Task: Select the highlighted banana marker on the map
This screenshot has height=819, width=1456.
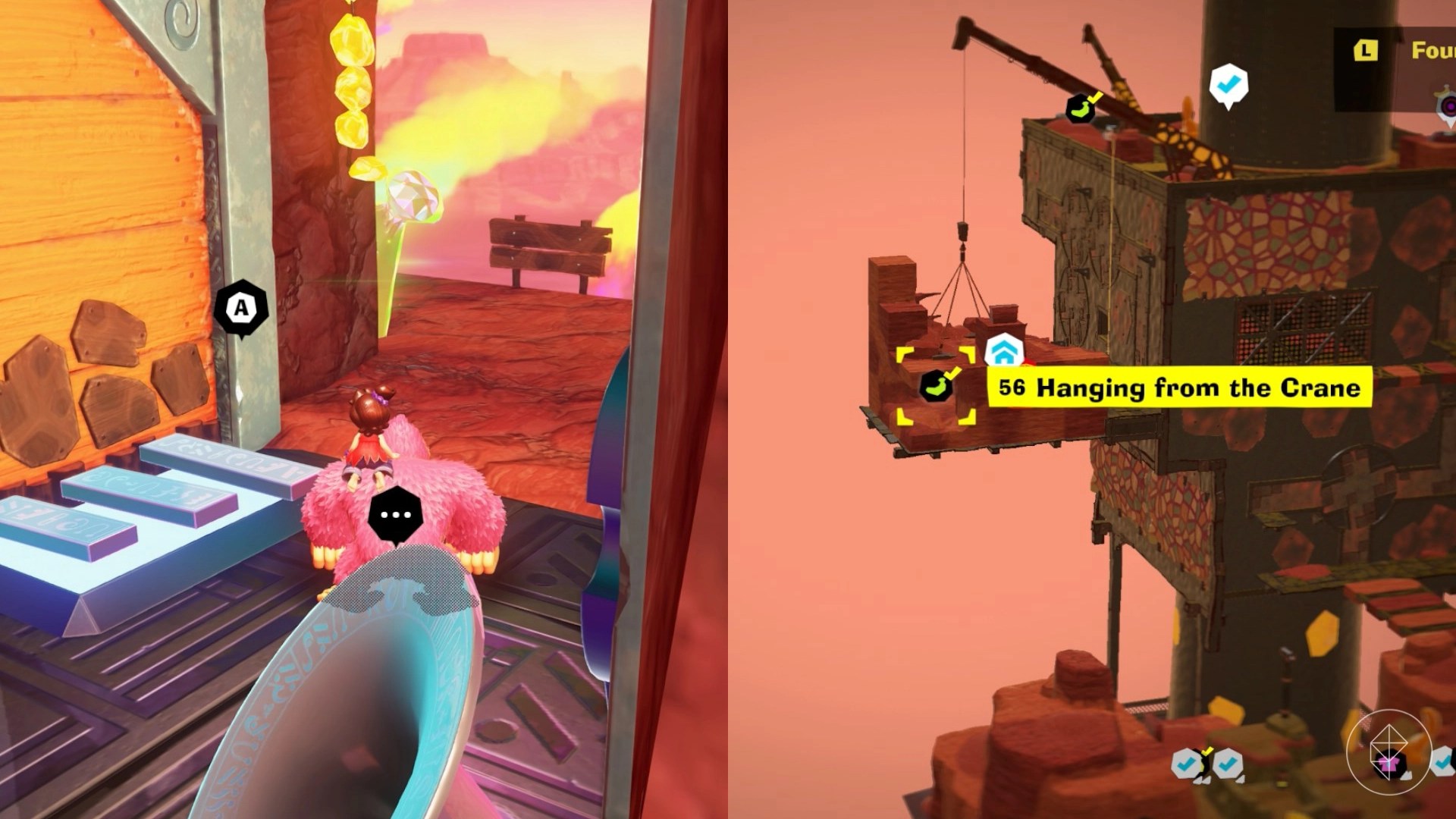Action: click(936, 386)
